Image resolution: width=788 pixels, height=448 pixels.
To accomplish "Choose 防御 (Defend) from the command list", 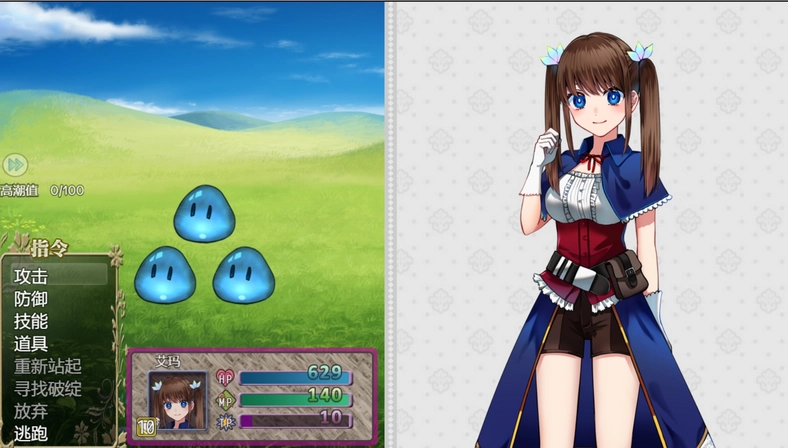I will (32, 299).
